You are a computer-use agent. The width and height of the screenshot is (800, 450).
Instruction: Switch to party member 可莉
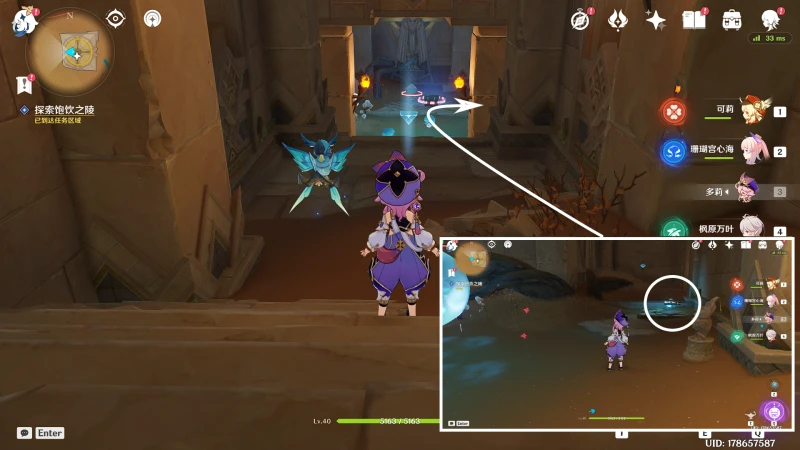coord(740,110)
